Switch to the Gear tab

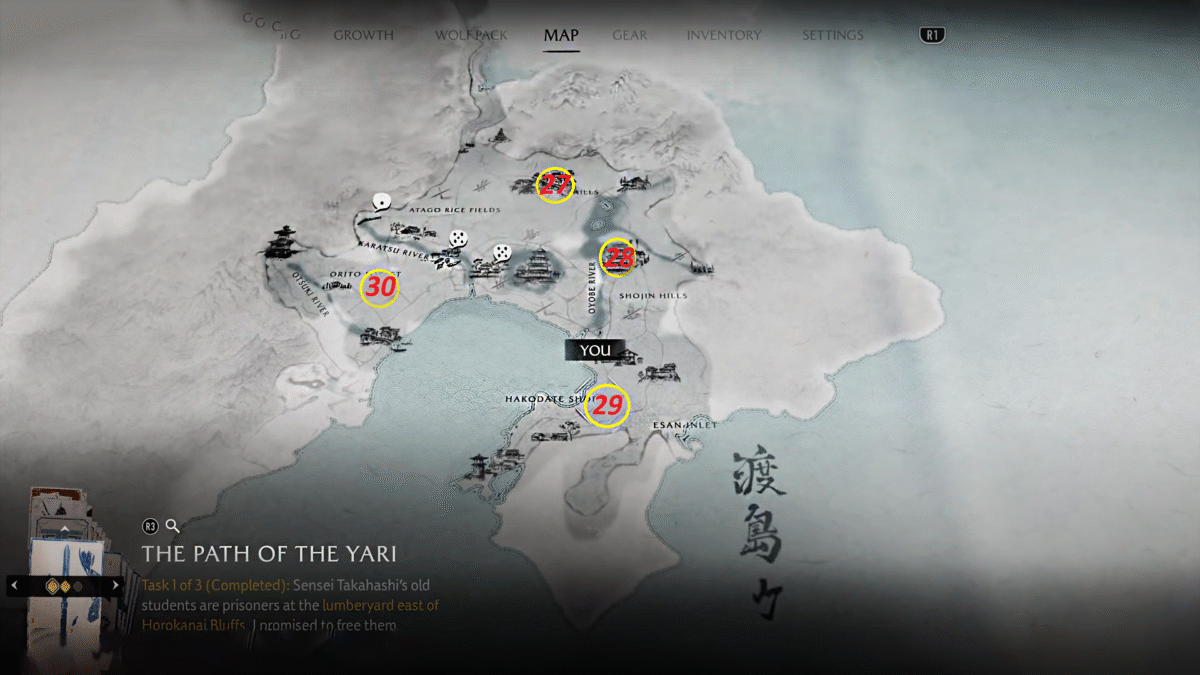tap(629, 35)
